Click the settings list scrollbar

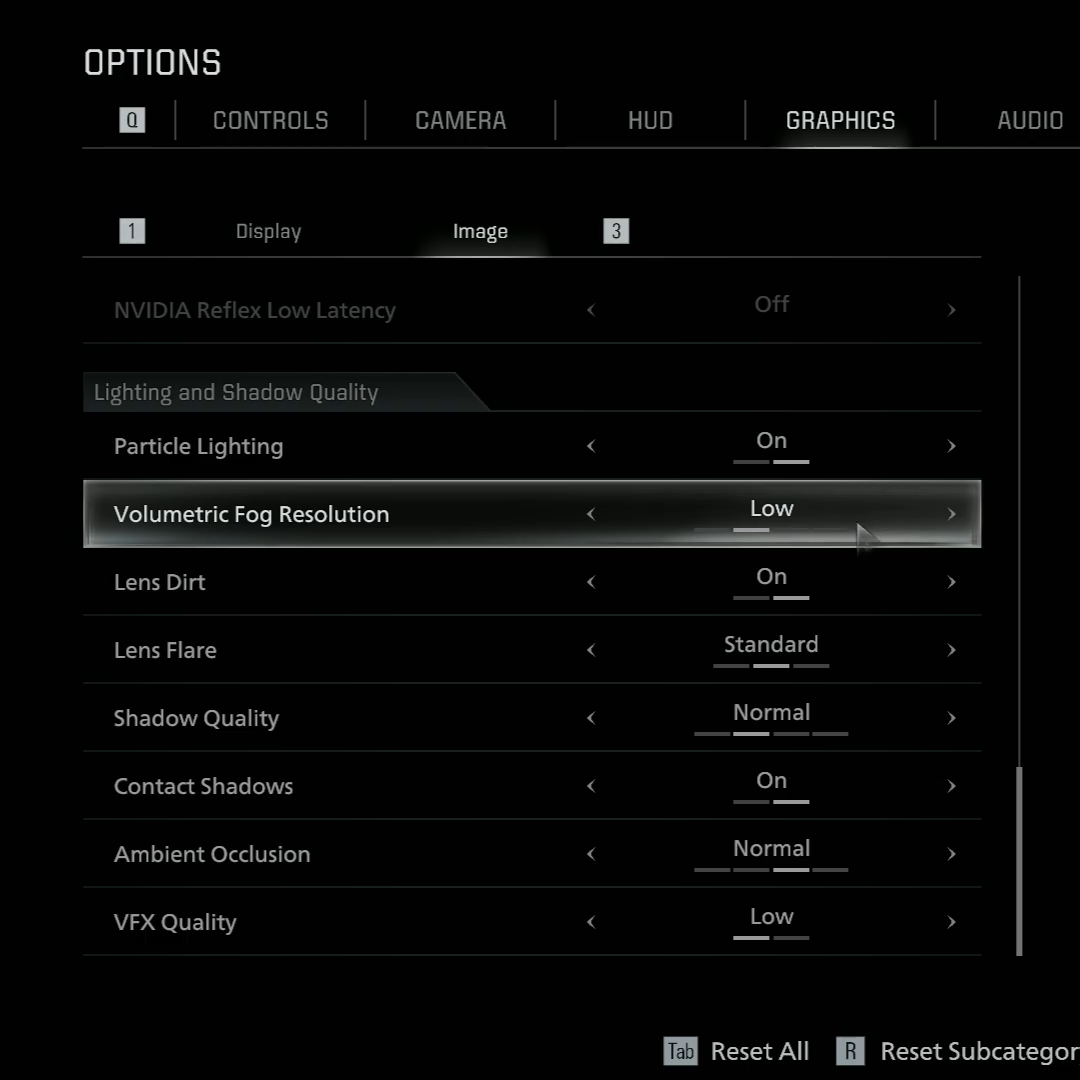click(1019, 860)
